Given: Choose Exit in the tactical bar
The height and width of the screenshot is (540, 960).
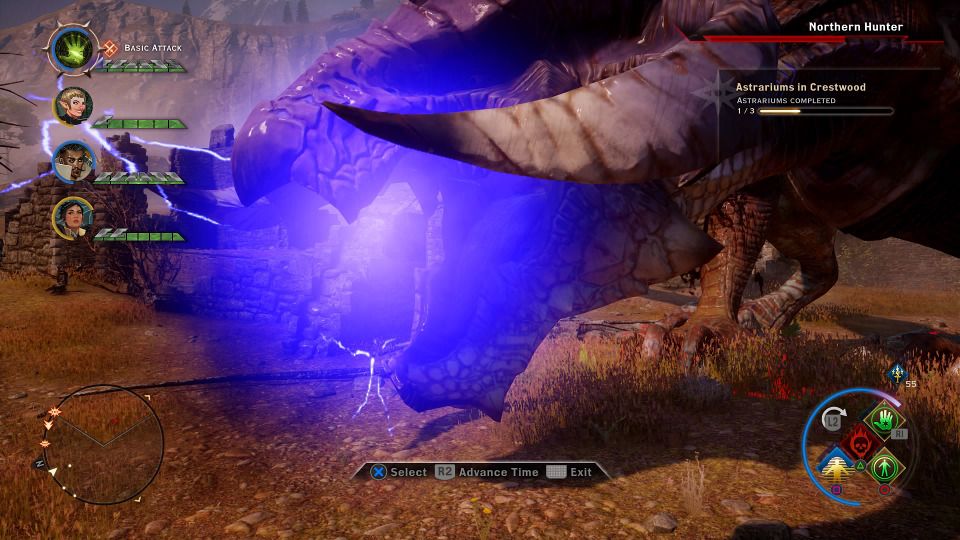Looking at the screenshot, I should (570, 472).
